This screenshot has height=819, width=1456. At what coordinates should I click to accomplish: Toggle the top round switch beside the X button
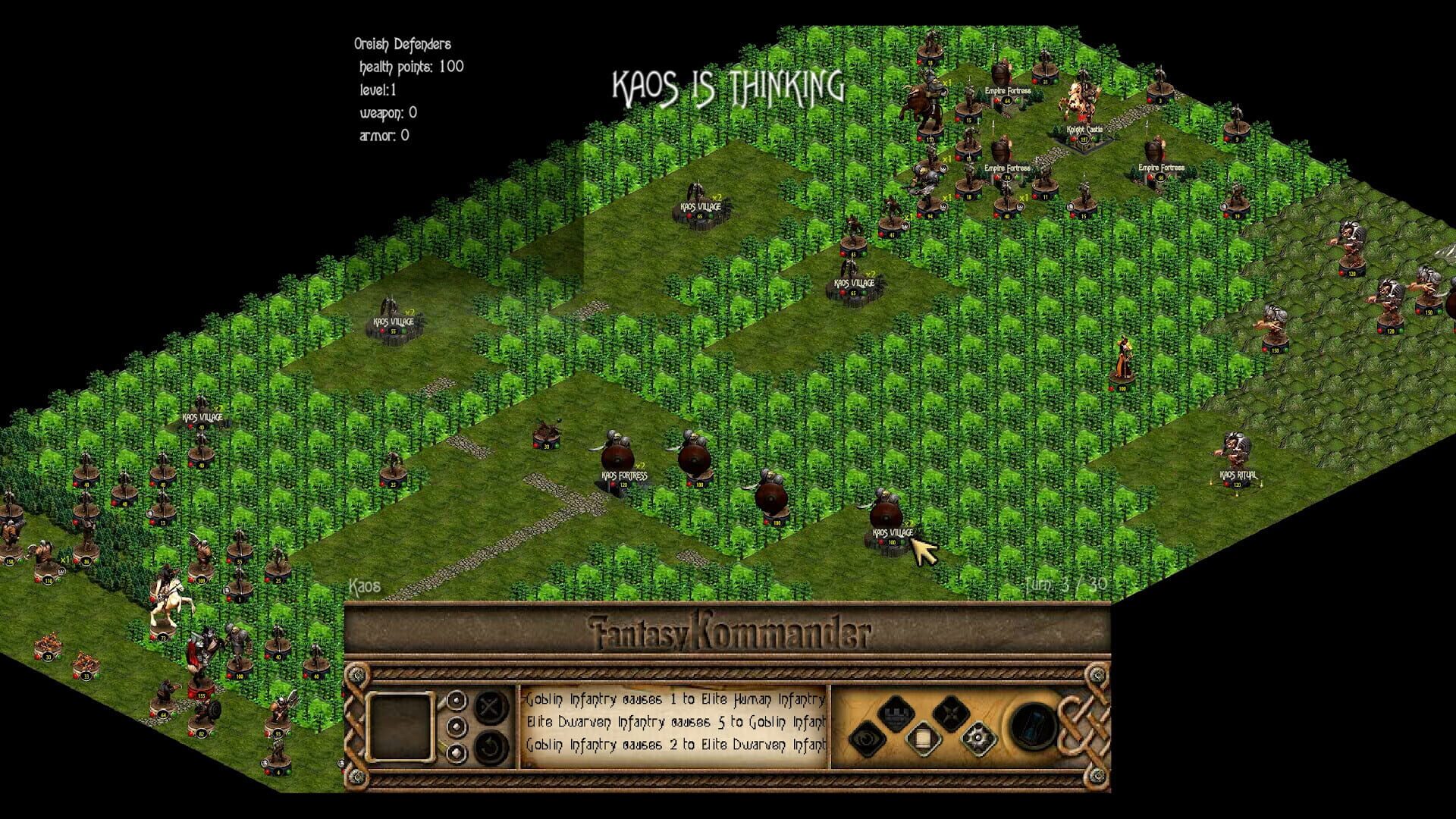tap(457, 701)
